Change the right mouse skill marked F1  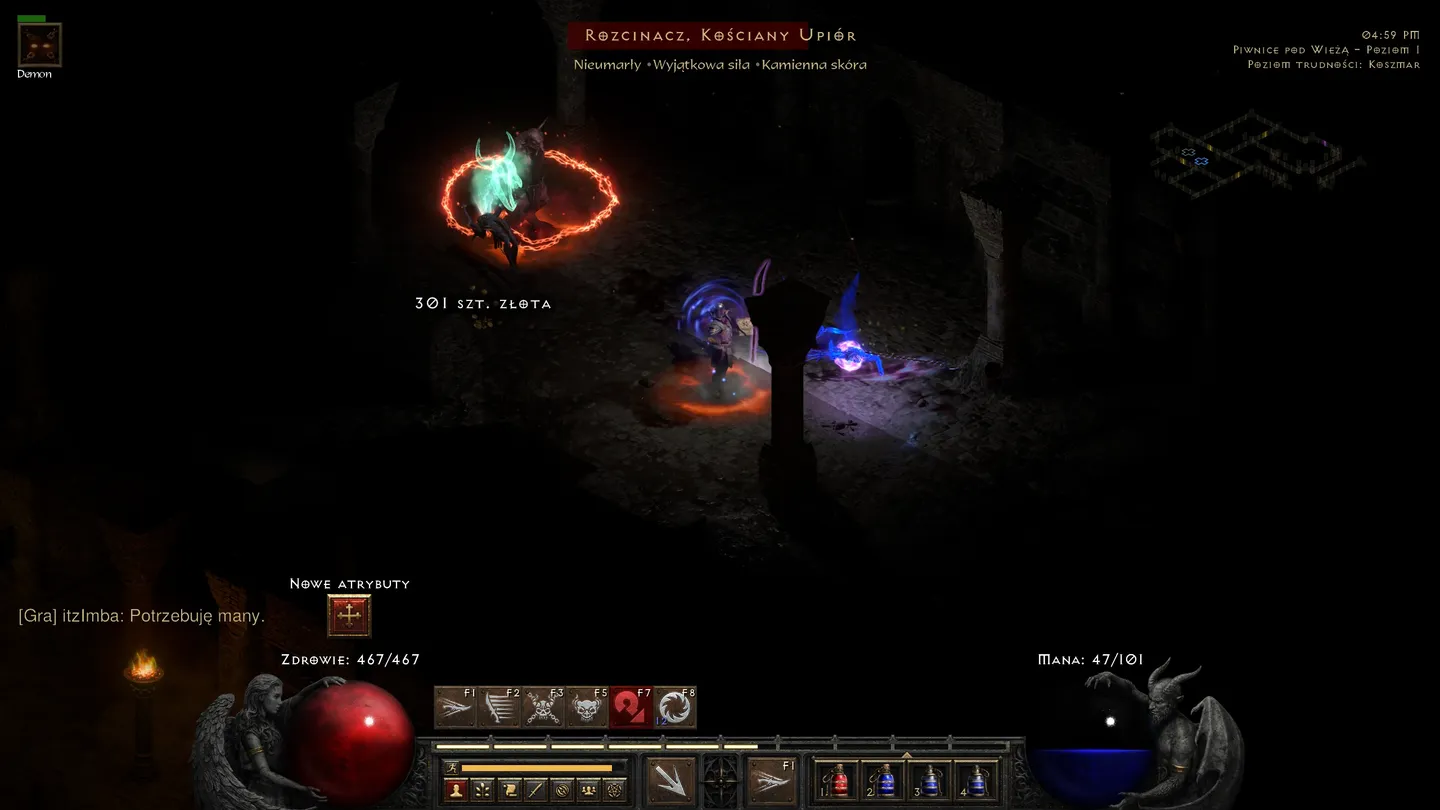(773, 780)
